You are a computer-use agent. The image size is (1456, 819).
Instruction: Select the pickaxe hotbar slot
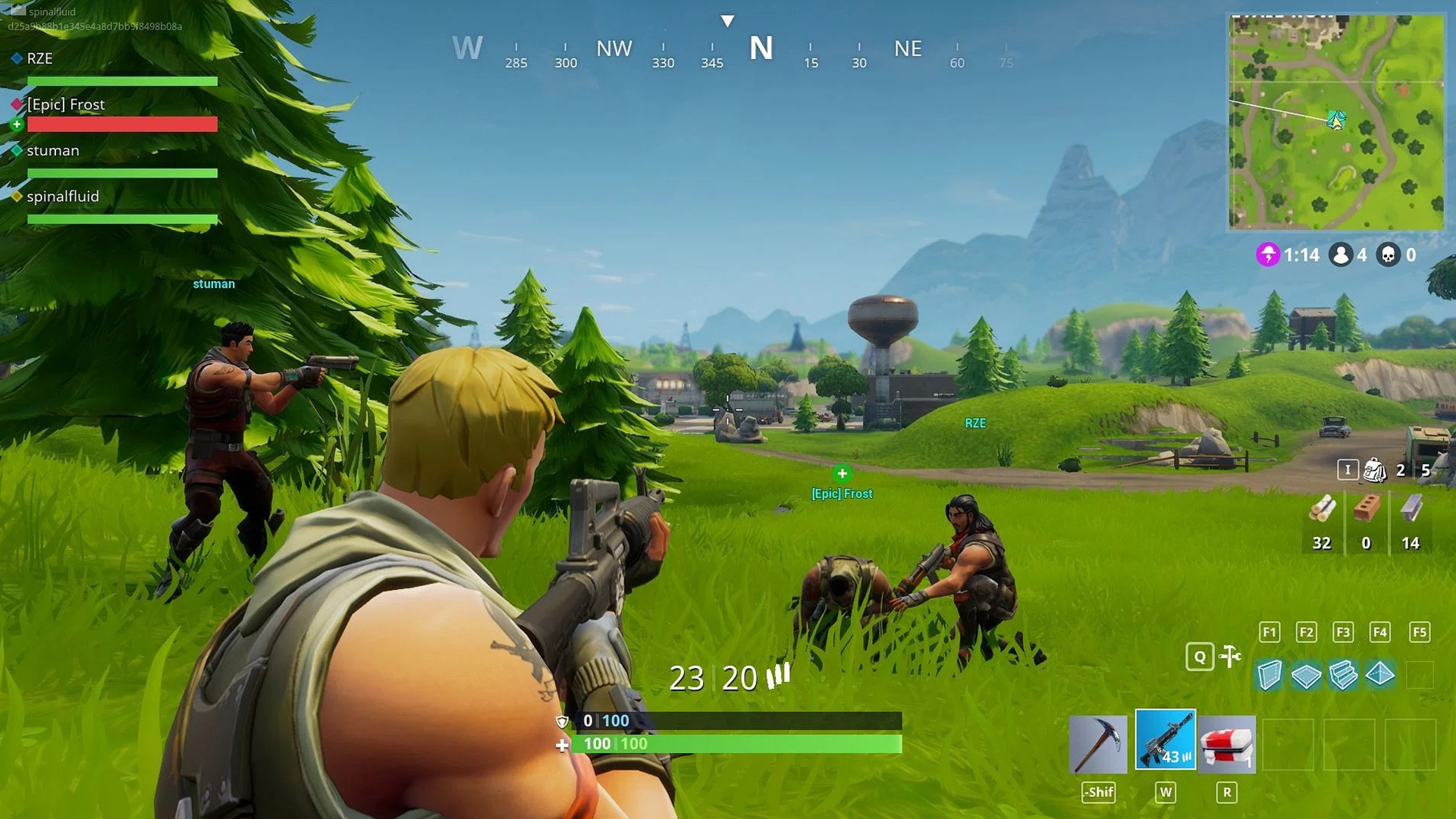pyautogui.click(x=1098, y=745)
